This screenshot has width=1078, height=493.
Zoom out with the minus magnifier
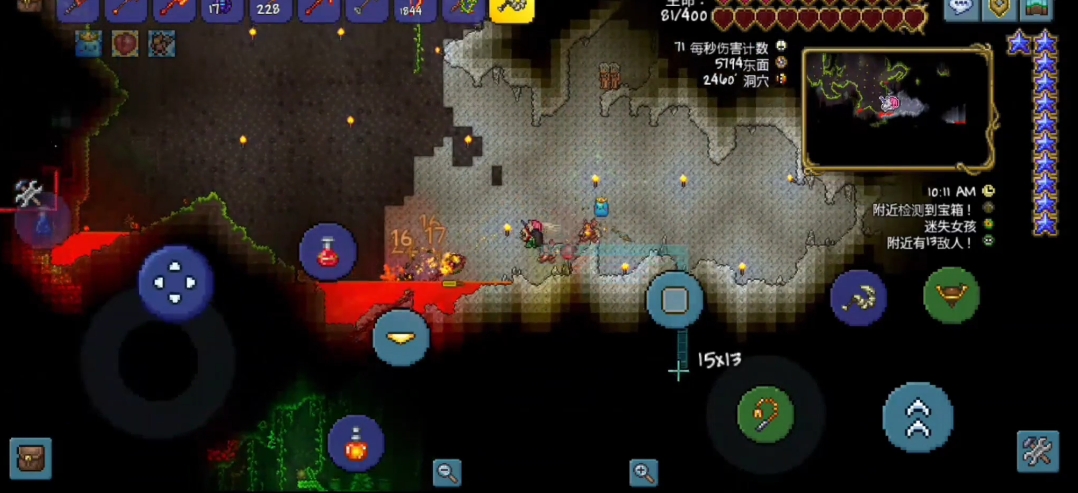pos(446,472)
